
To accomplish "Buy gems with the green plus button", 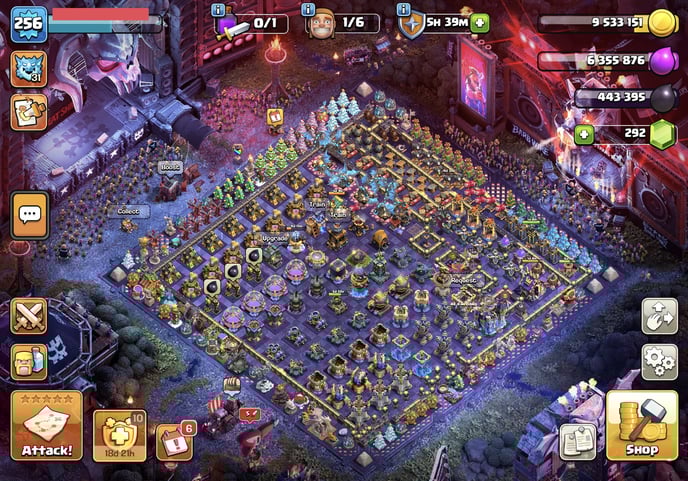I will click(584, 134).
